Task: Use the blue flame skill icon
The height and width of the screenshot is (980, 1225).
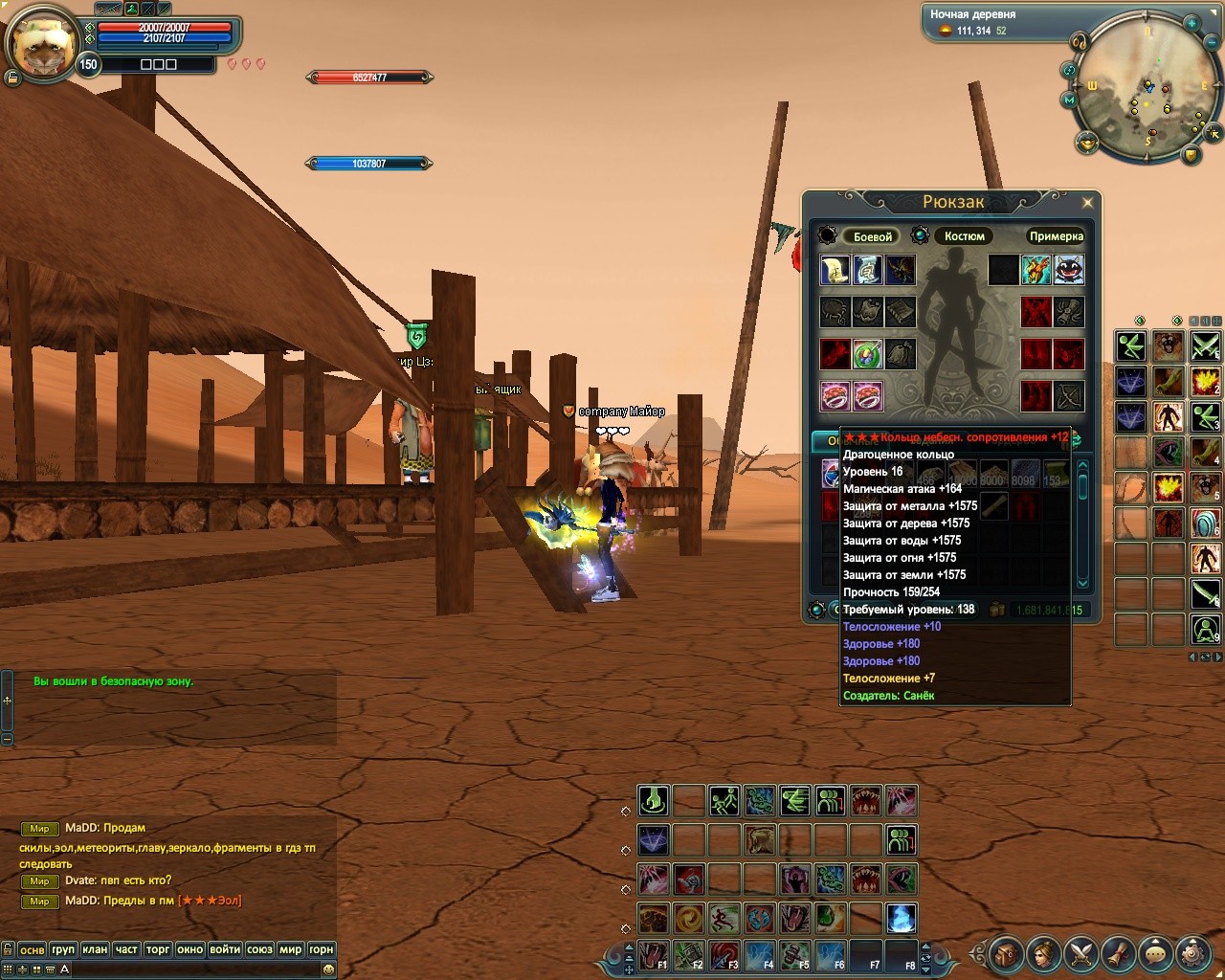Action: 901,919
